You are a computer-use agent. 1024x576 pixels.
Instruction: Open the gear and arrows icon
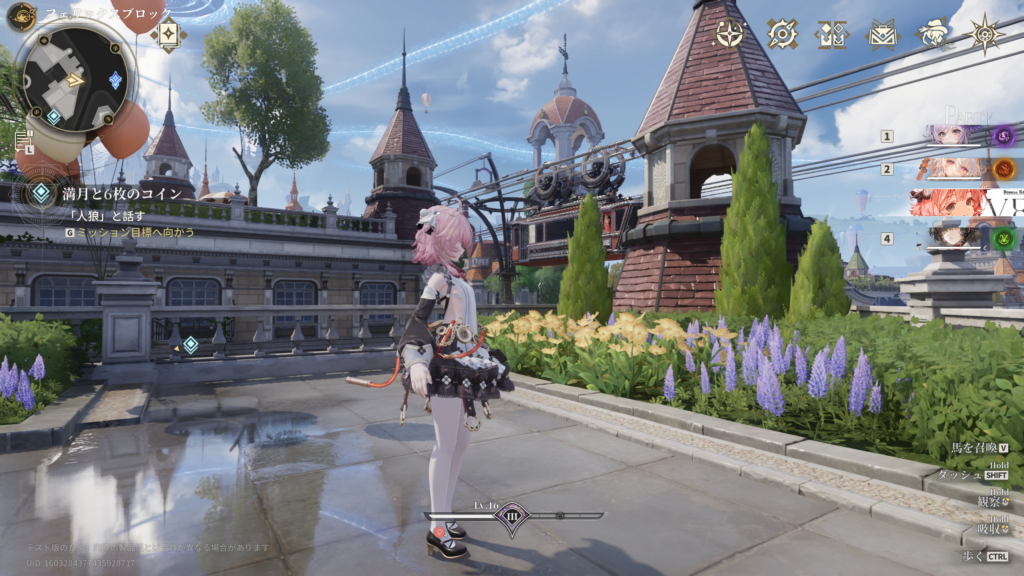(782, 34)
